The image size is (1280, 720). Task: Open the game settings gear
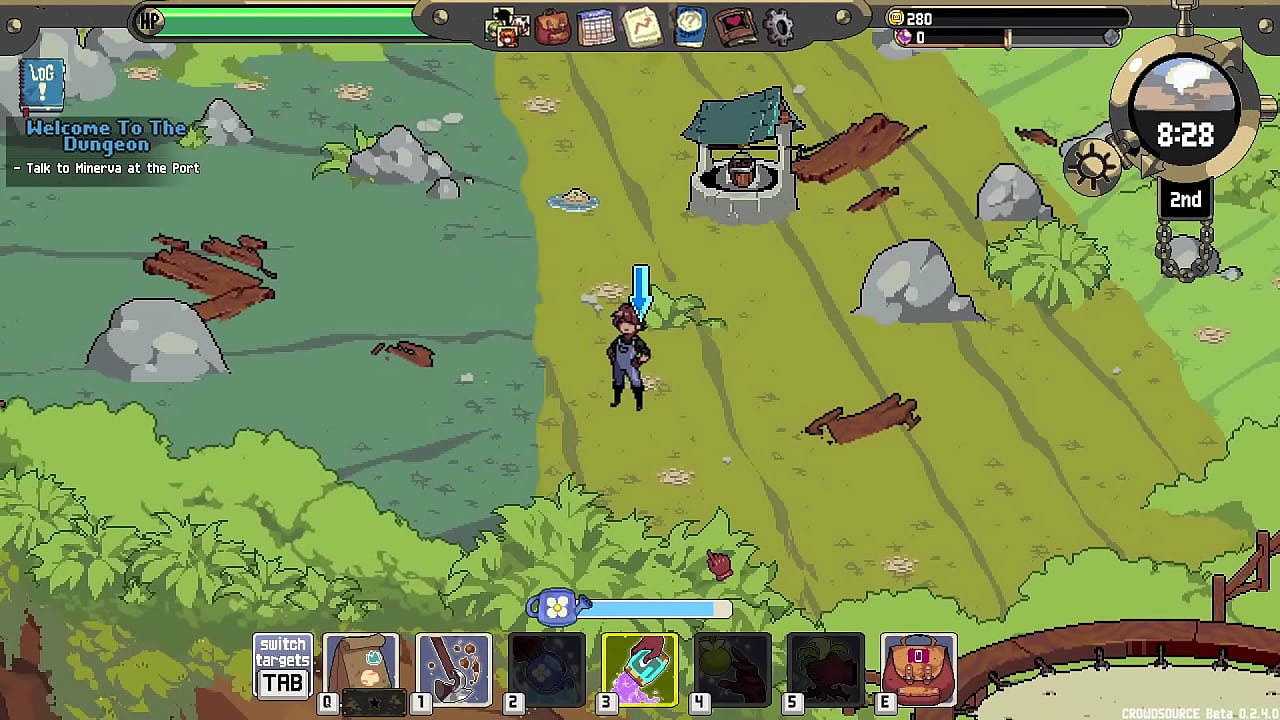coord(777,27)
